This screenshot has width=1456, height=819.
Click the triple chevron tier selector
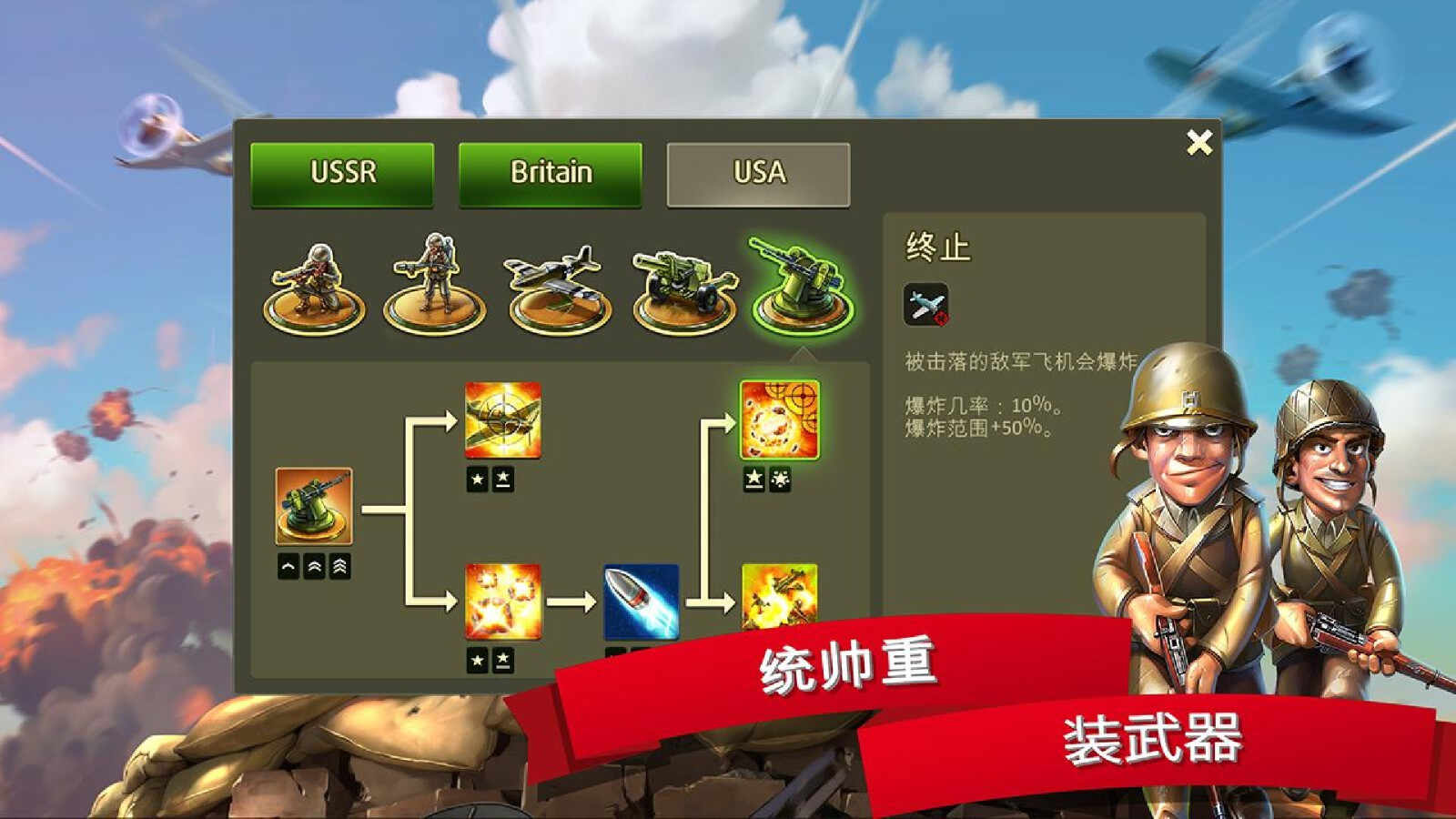339,565
